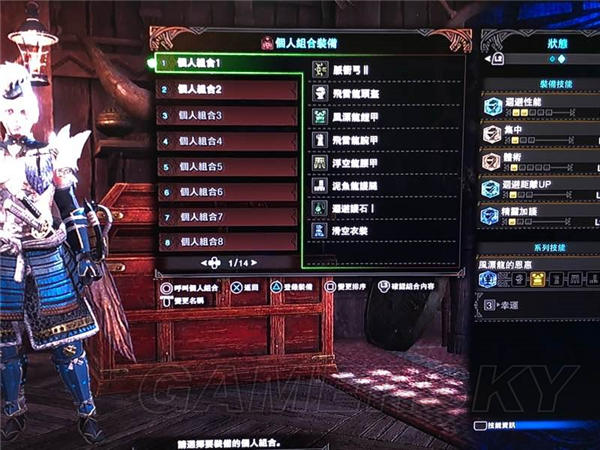Select loadout 個人組合1
Image resolution: width=600 pixels, height=450 pixels.
228,65
